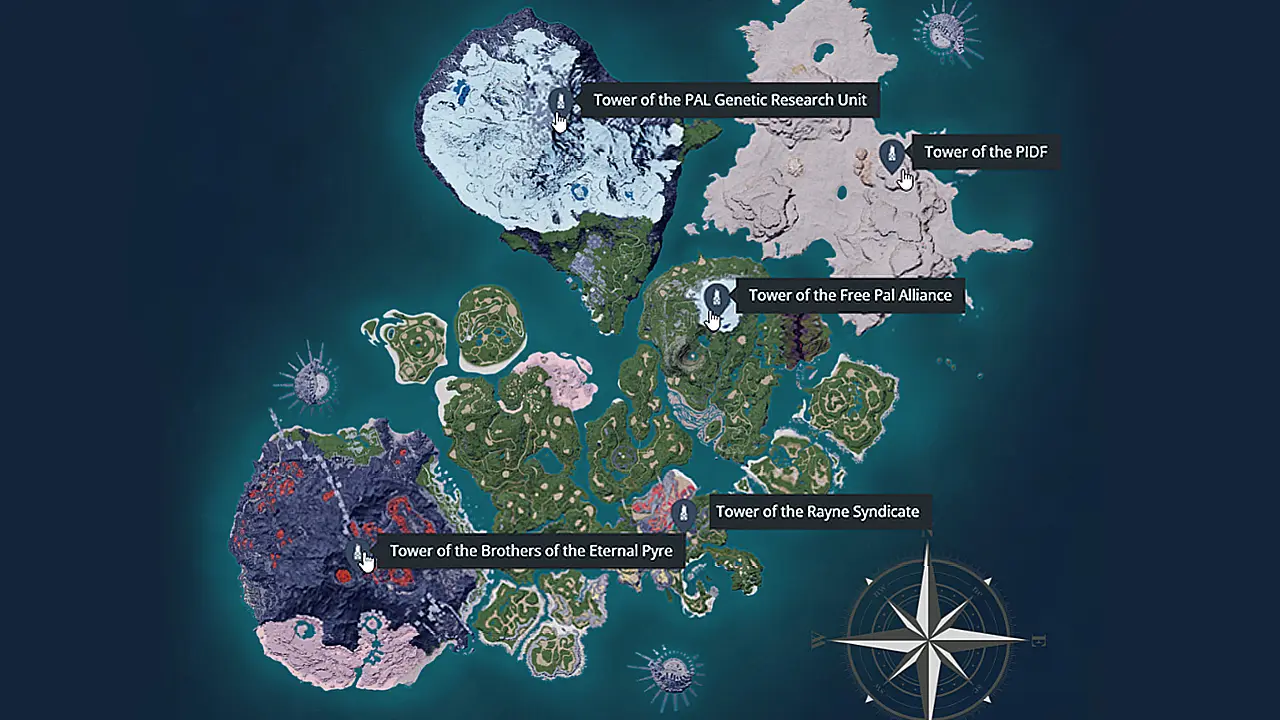Click the Tower of the PIDF marker
This screenshot has width=1280, height=720.
tap(891, 153)
